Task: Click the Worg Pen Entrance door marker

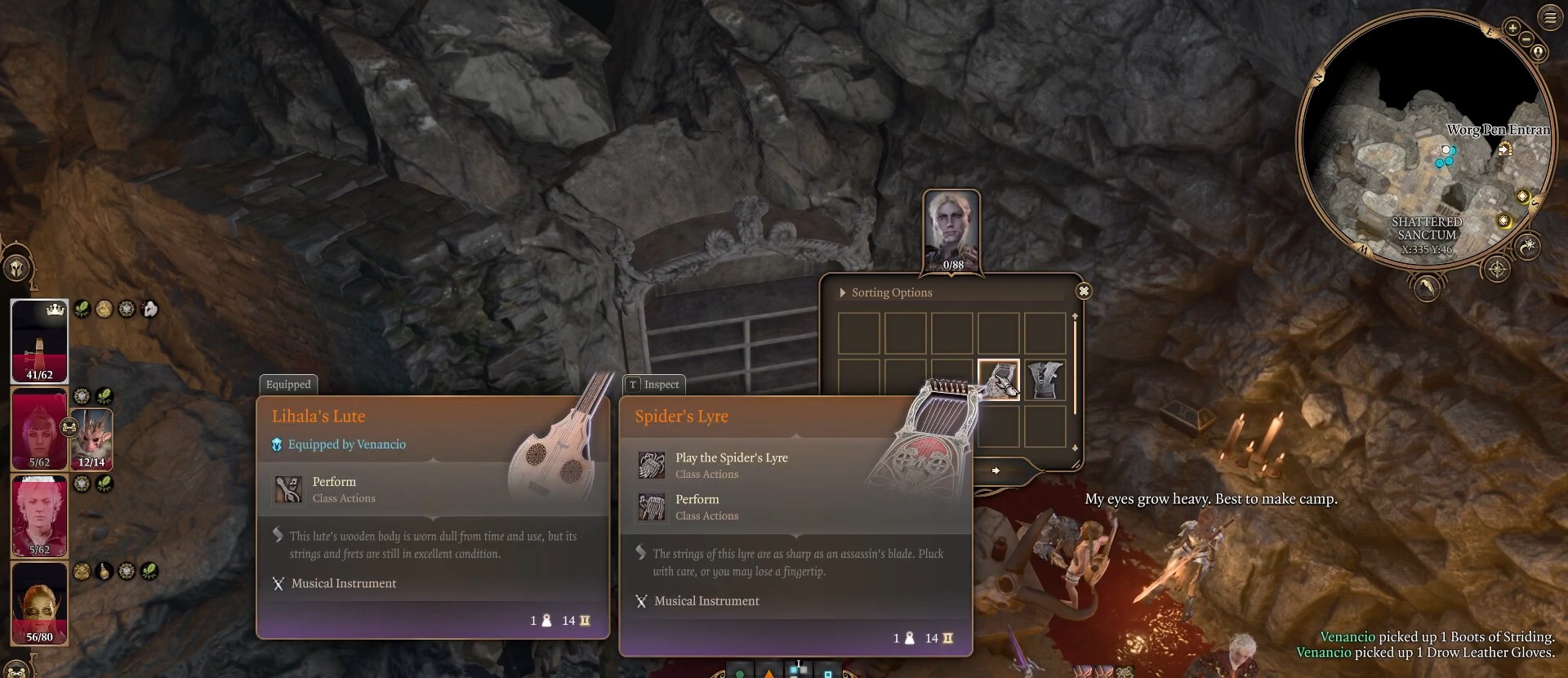Action: pos(1505,149)
